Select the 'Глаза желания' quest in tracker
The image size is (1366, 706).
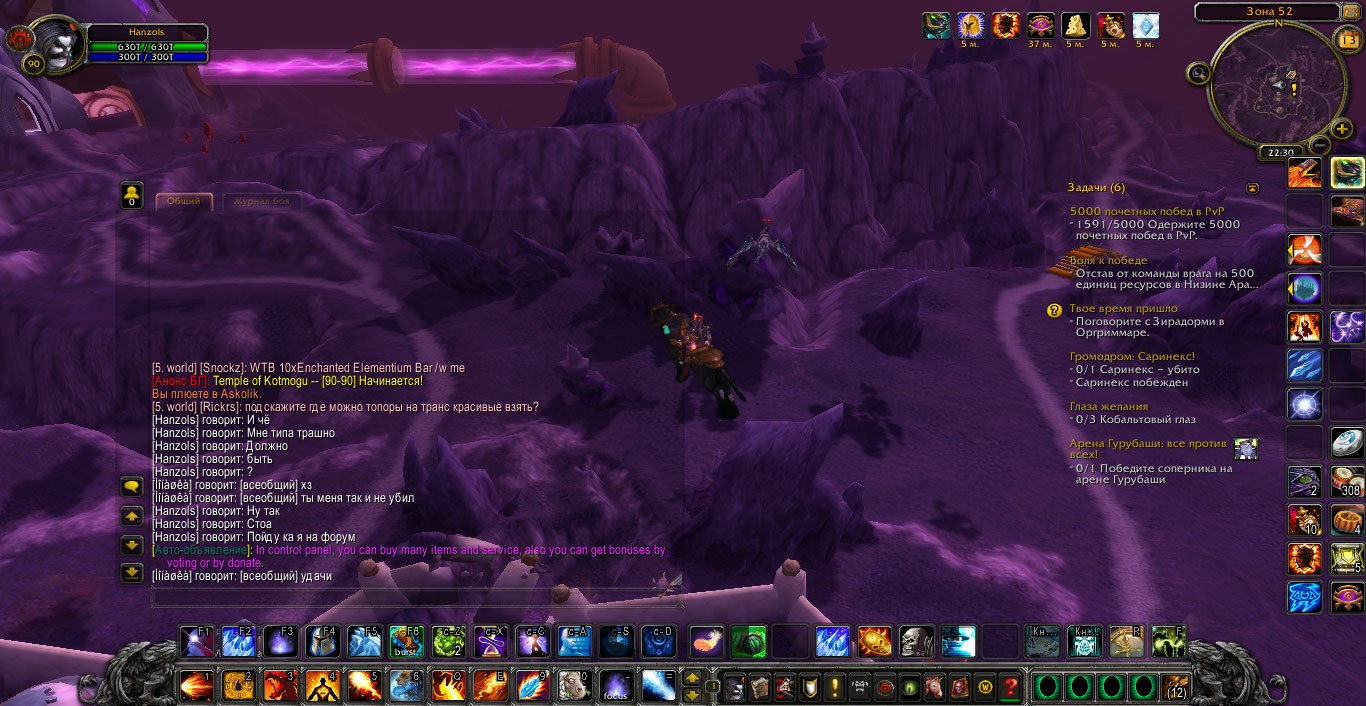pos(1108,406)
